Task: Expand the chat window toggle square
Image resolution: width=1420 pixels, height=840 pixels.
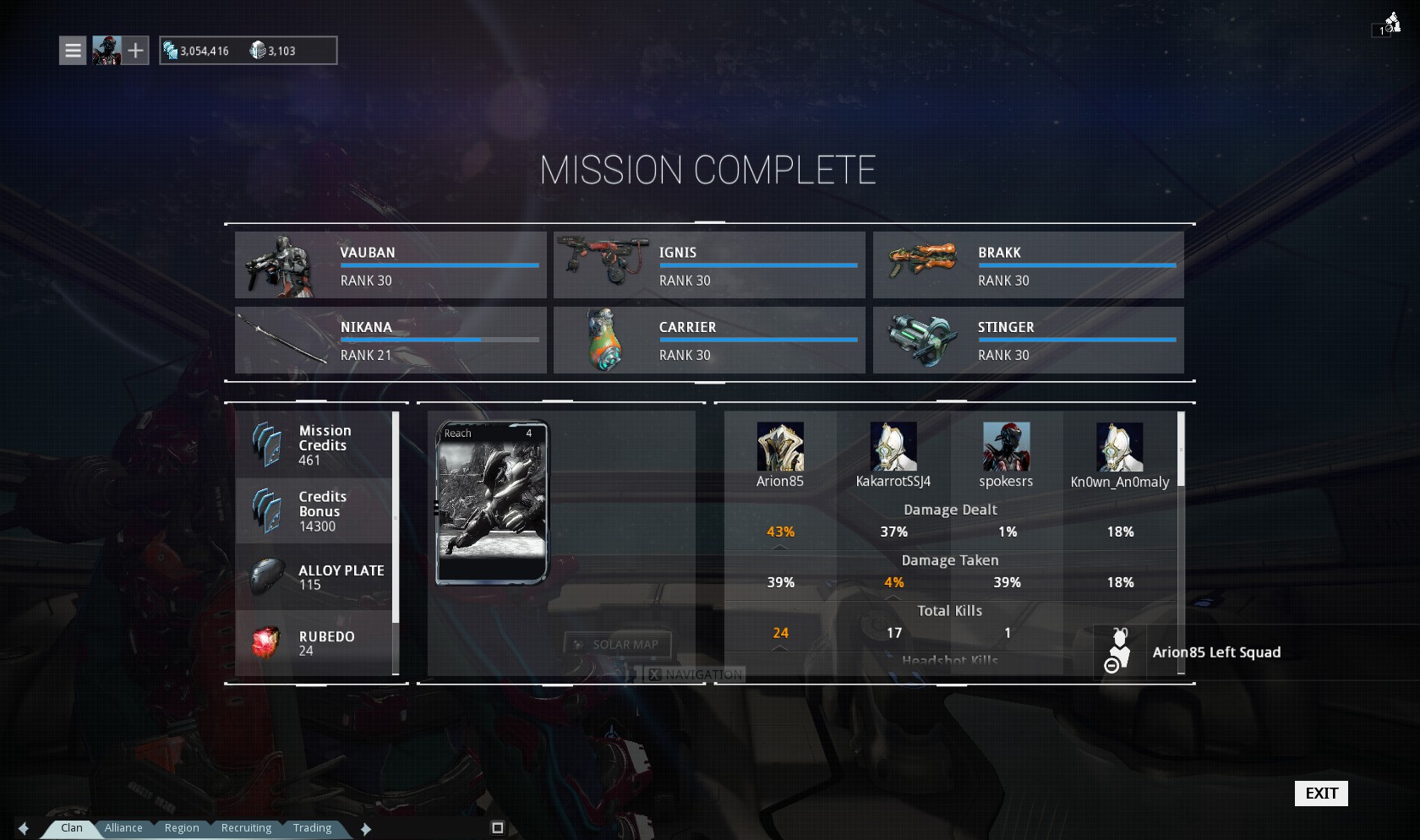Action: [x=498, y=828]
